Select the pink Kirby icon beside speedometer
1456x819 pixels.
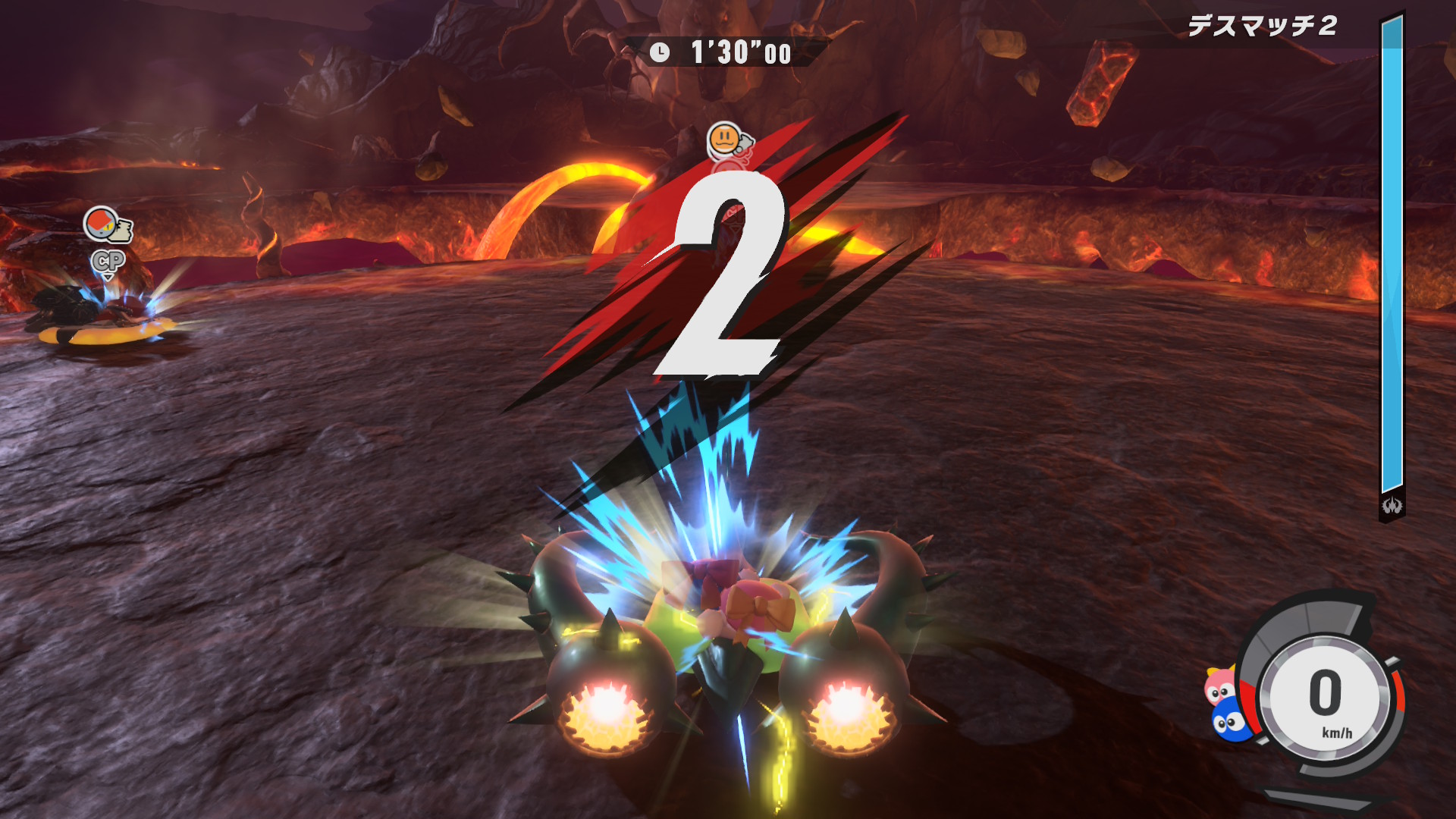[1219, 686]
